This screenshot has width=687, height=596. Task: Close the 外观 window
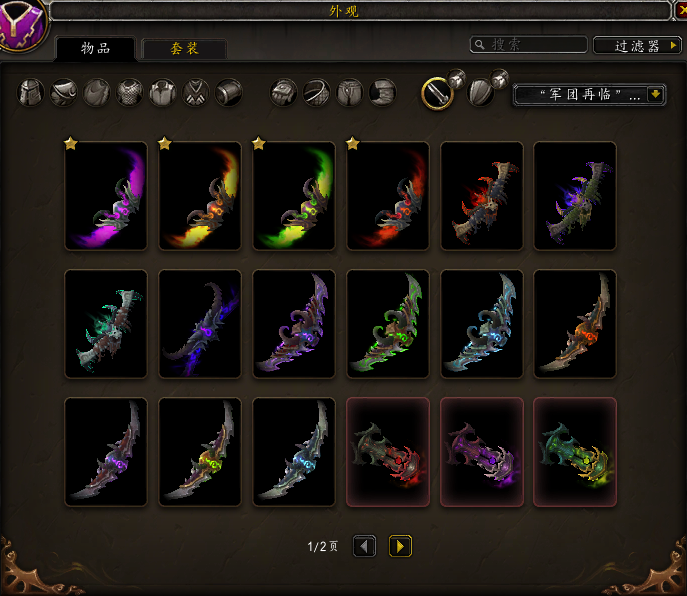click(x=679, y=10)
